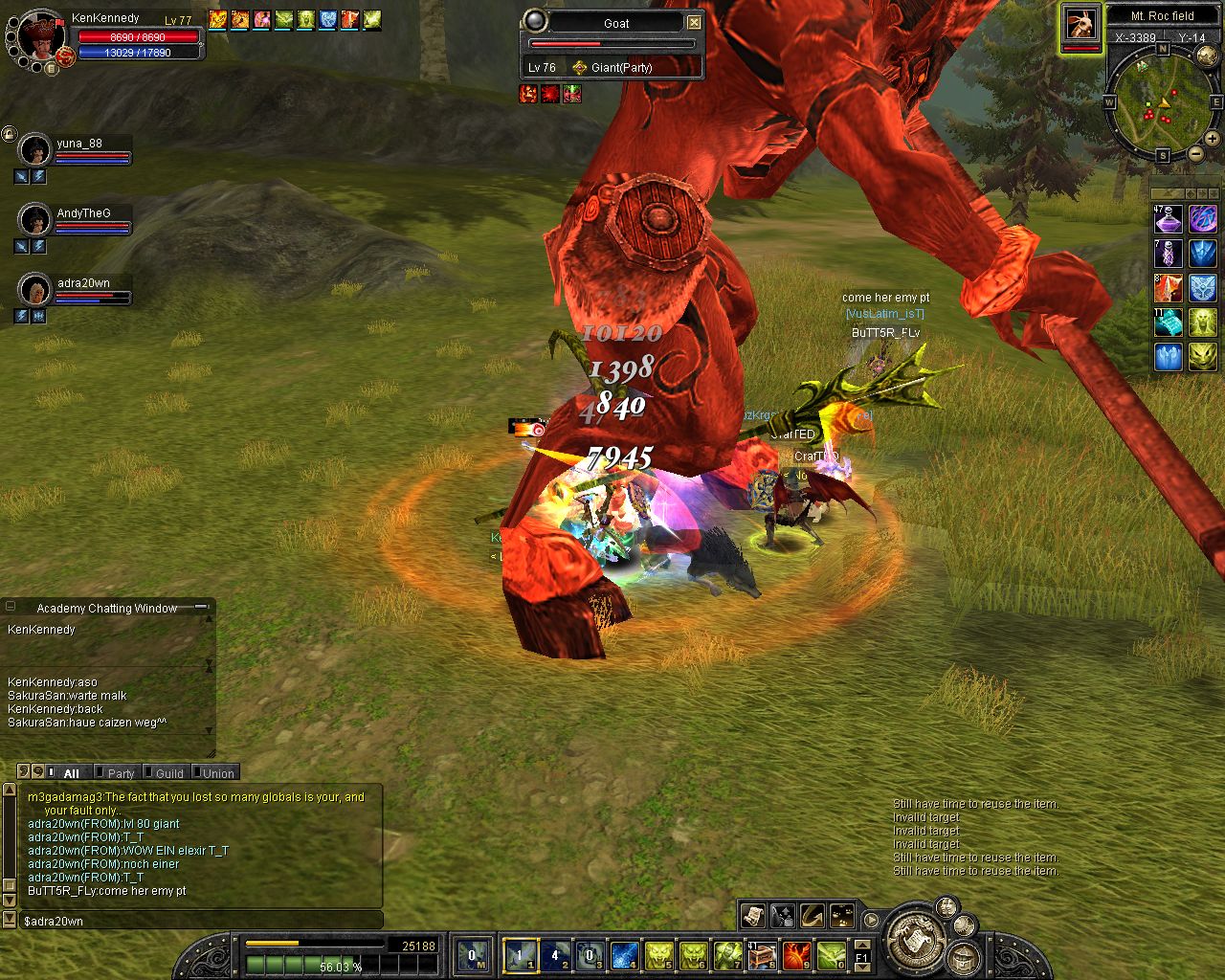Image resolution: width=1225 pixels, height=980 pixels.
Task: Close the Goat target window
Action: pos(694,23)
